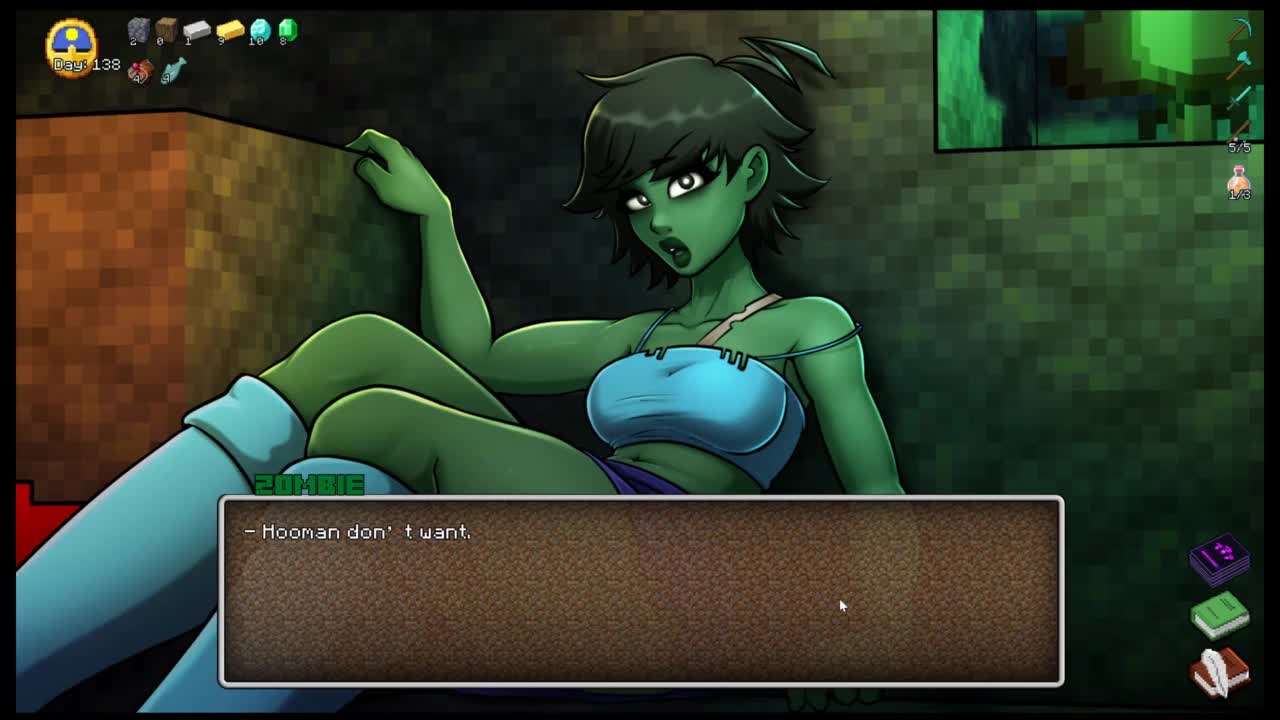Select the iron ingot resource icon
1280x720 pixels.
click(196, 31)
